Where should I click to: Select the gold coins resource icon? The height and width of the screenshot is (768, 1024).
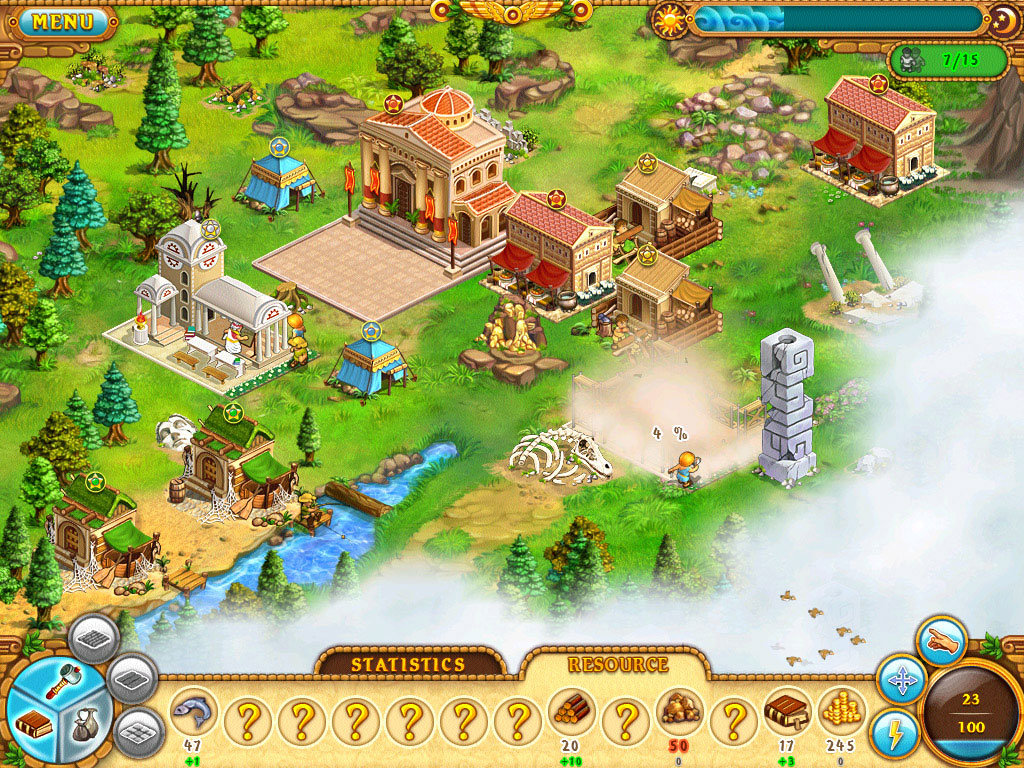(842, 713)
